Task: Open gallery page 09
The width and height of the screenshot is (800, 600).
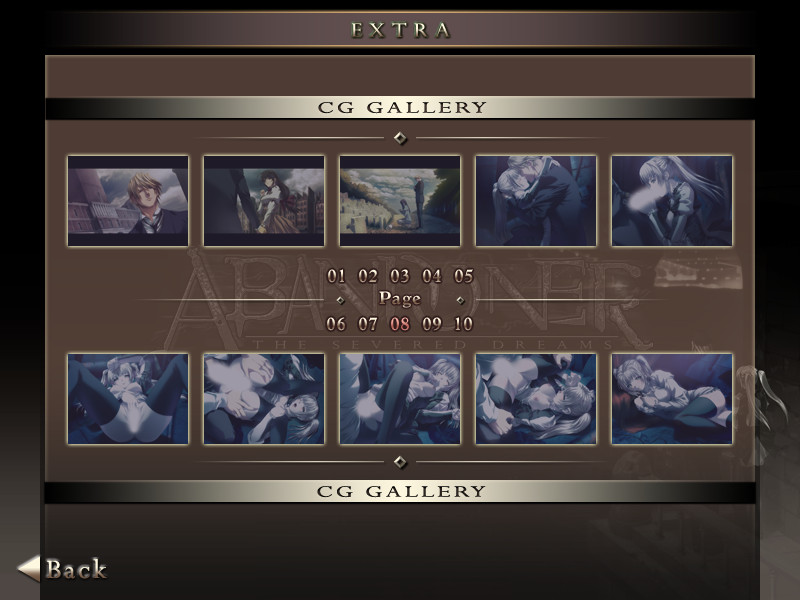Action: (x=432, y=324)
